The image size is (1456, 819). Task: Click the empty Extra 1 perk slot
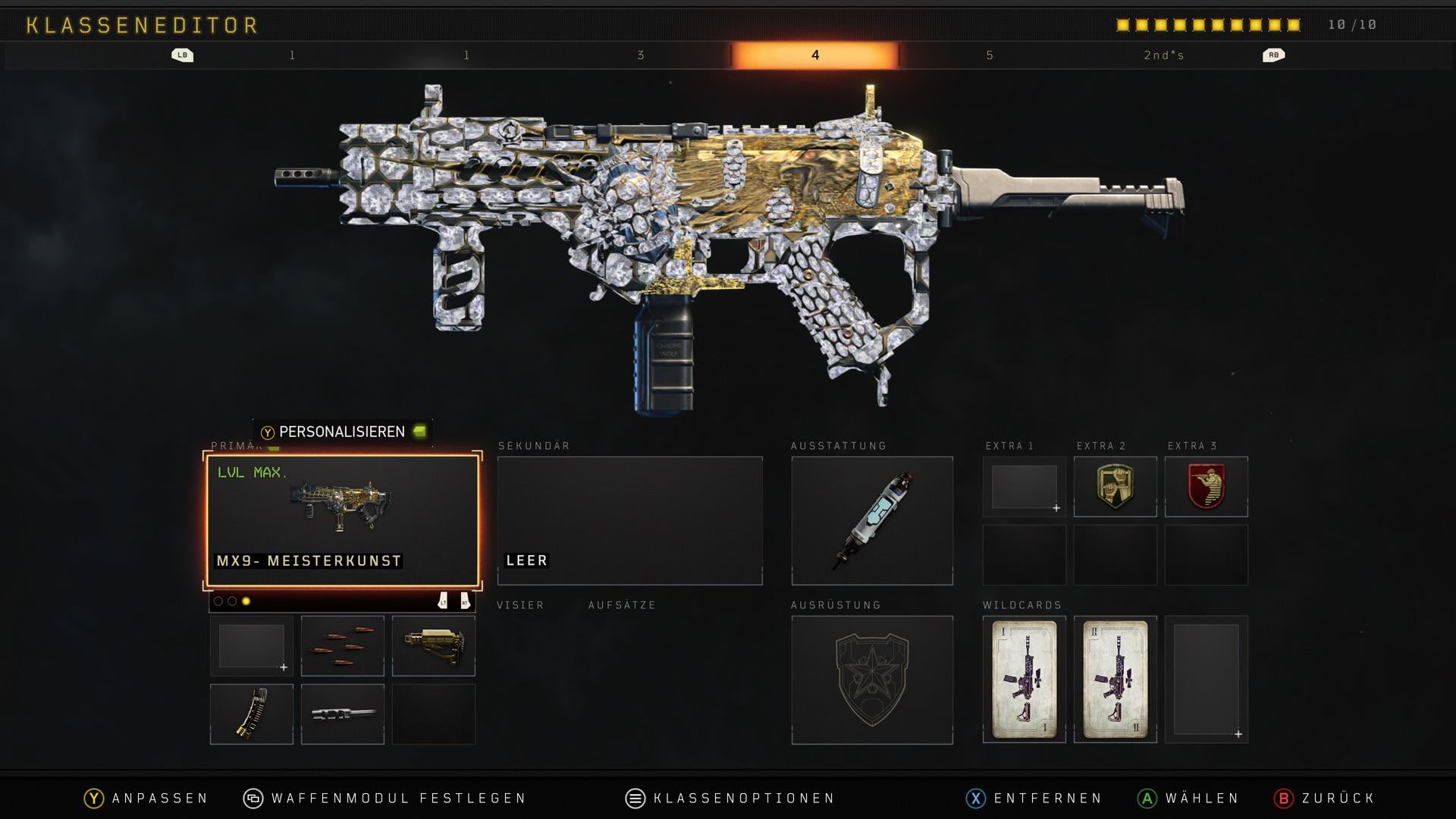pyautogui.click(x=1024, y=487)
